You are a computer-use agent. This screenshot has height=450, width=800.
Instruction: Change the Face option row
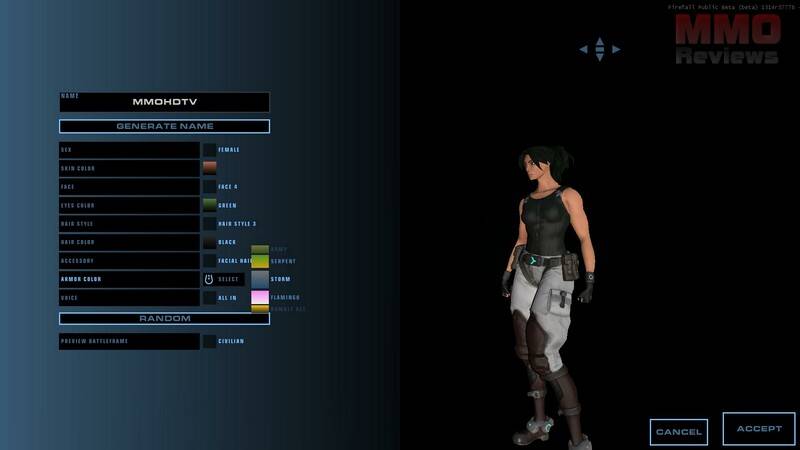129,187
